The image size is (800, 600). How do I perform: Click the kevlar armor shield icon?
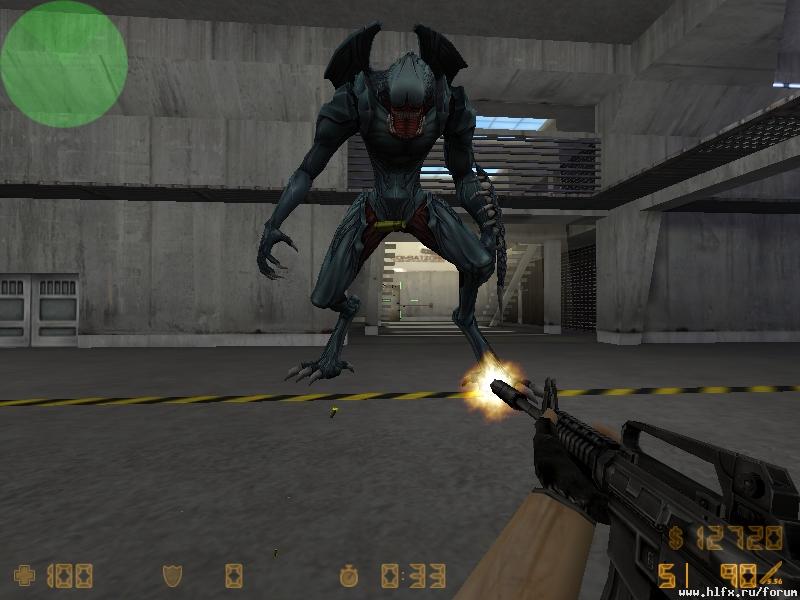171,575
